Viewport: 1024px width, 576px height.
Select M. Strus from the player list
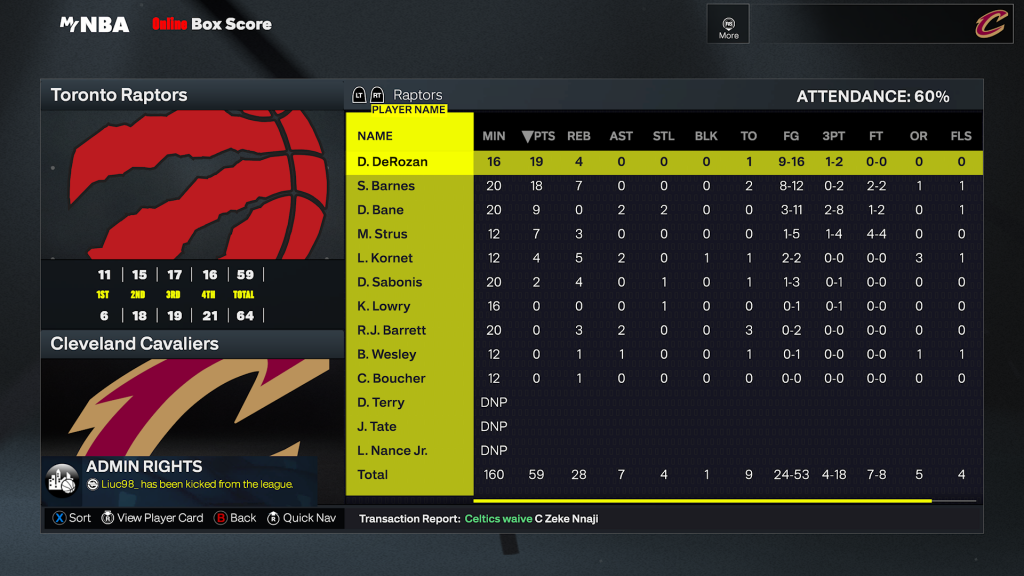(384, 234)
